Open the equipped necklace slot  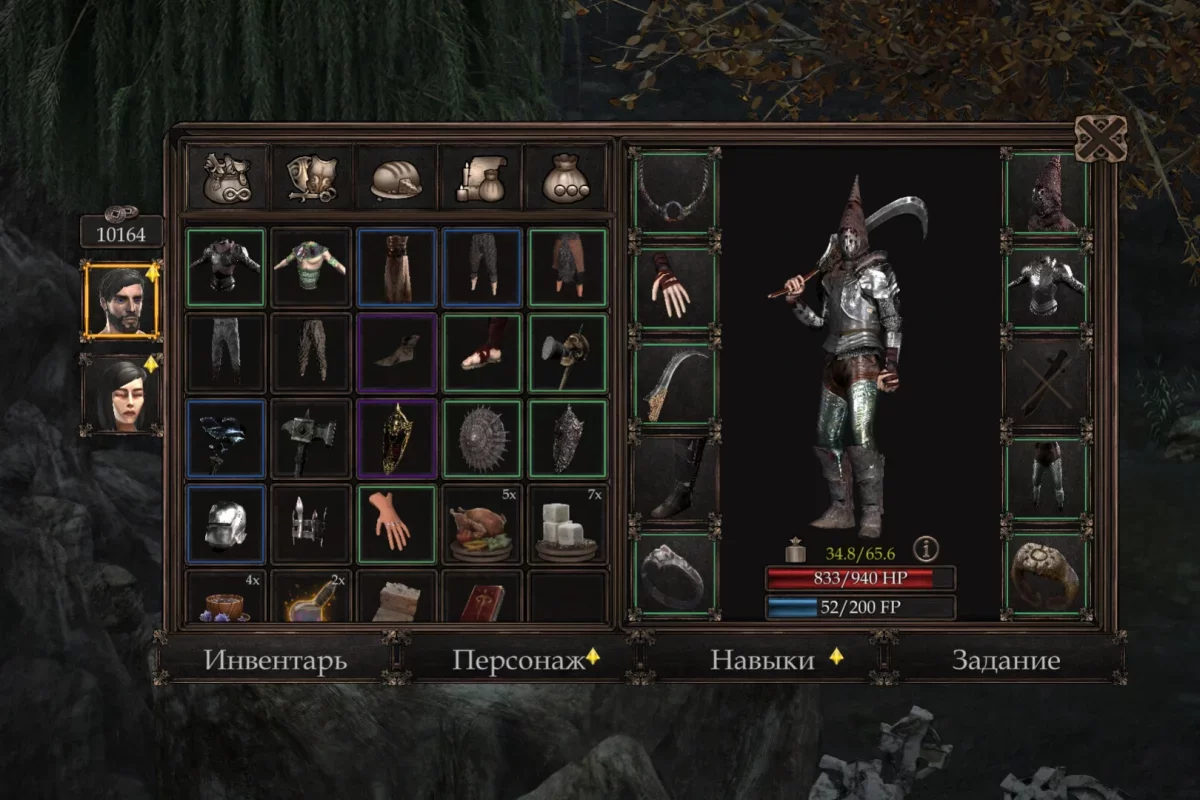pos(674,192)
